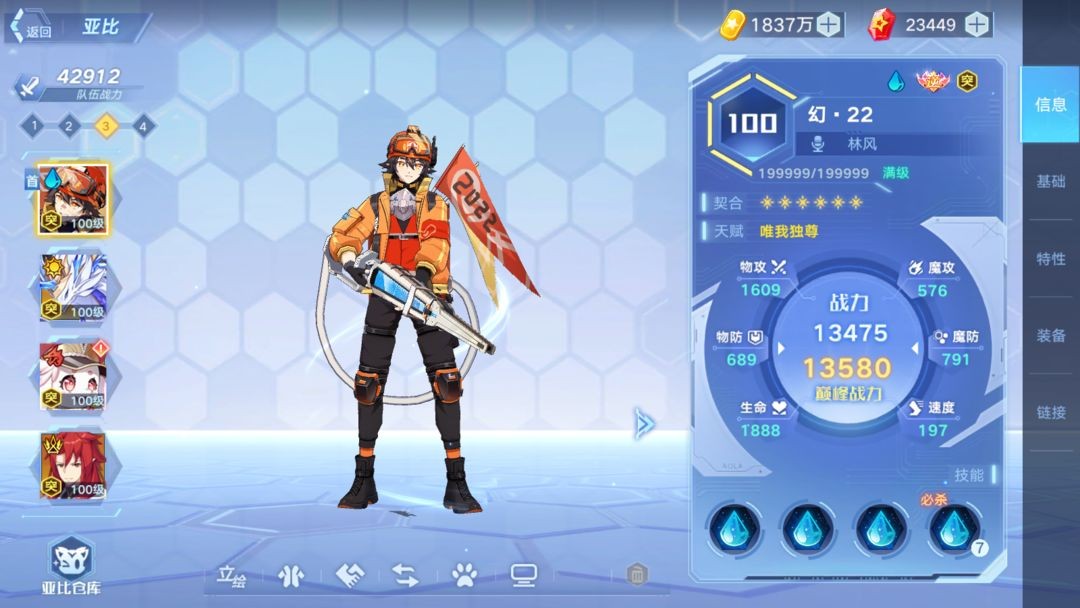Choose the red-haired crown character portrait
The image size is (1080, 608).
[x=73, y=465]
